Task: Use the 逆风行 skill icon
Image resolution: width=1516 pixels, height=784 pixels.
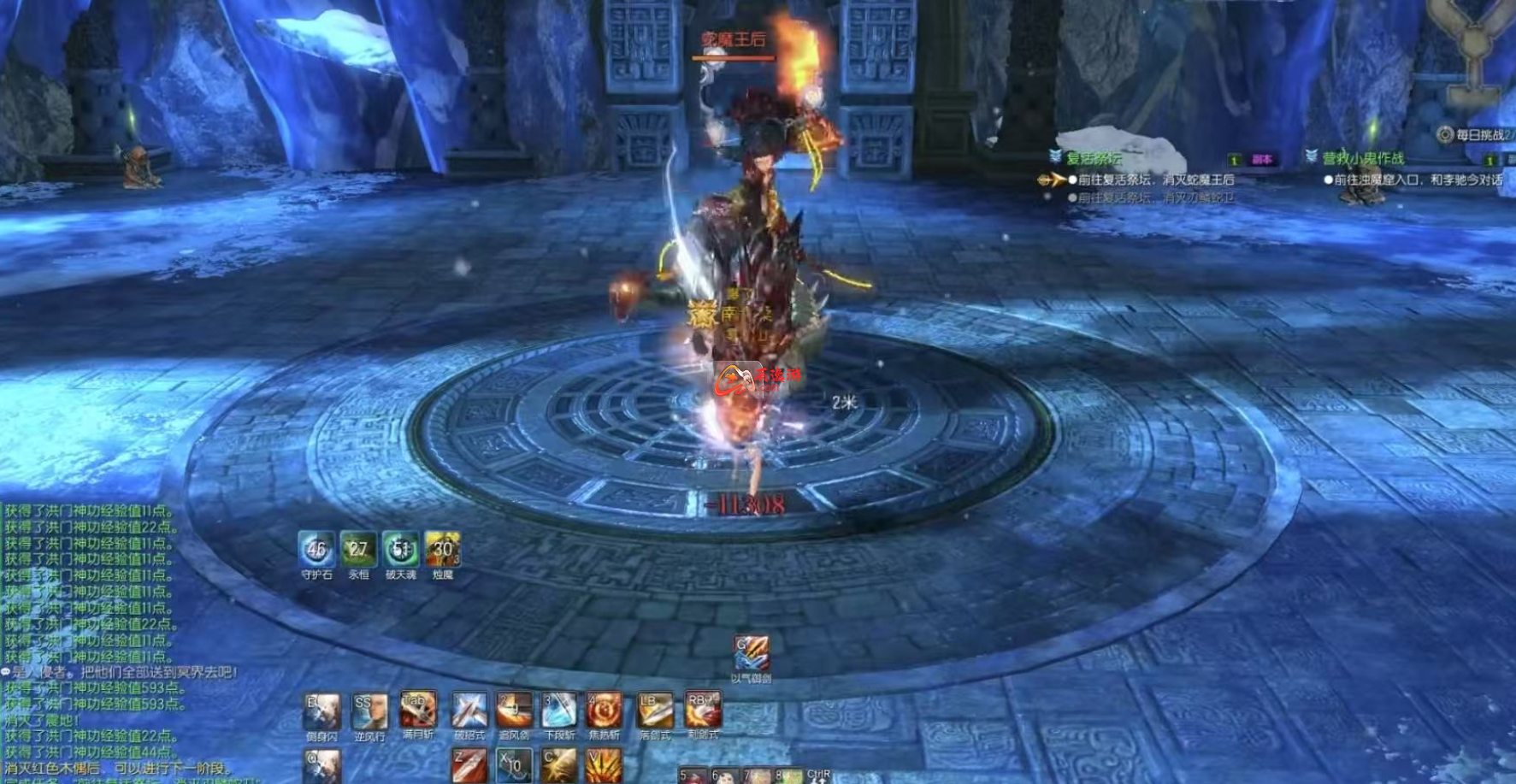Action: 369,711
